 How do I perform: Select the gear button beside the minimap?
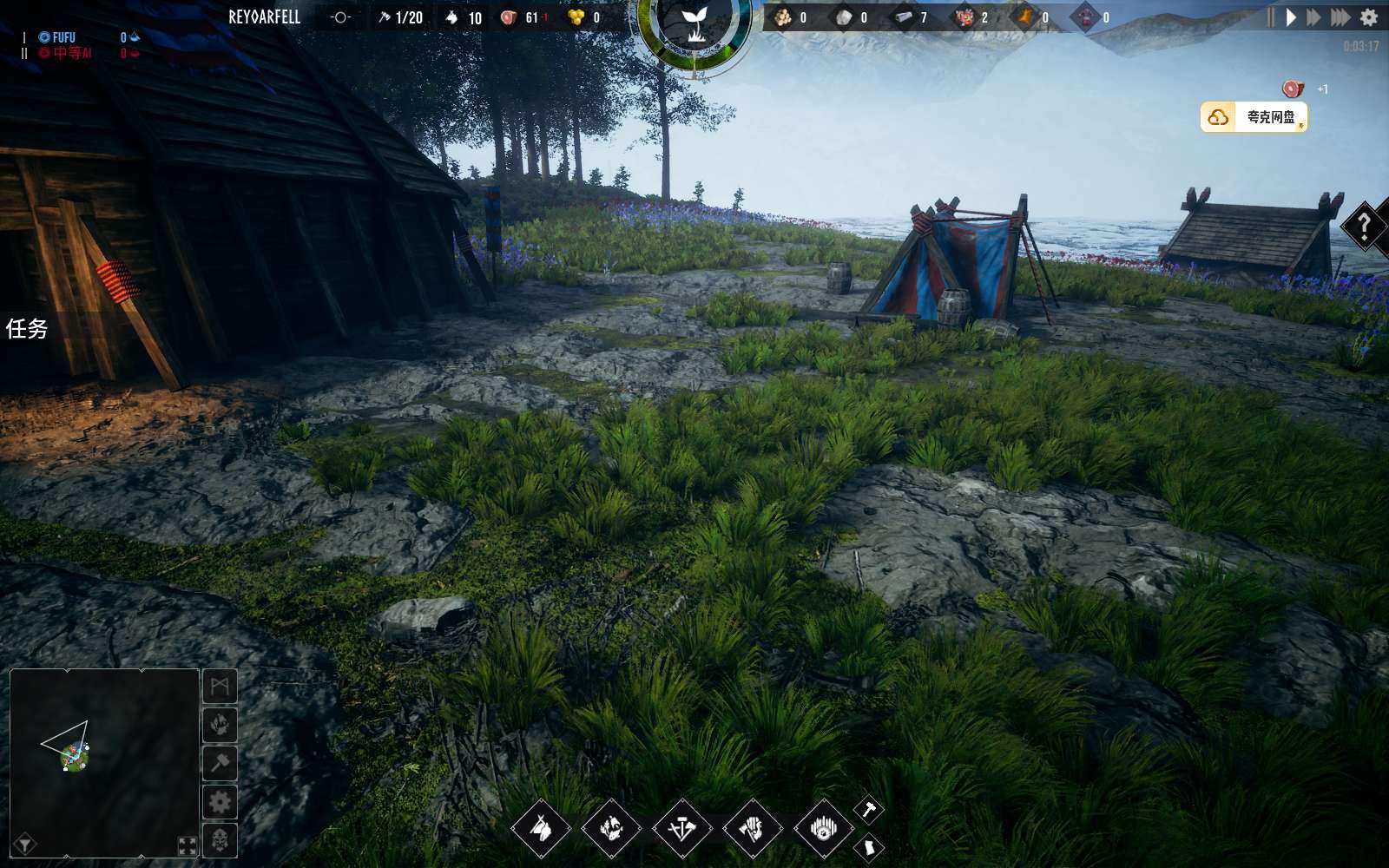click(x=220, y=802)
